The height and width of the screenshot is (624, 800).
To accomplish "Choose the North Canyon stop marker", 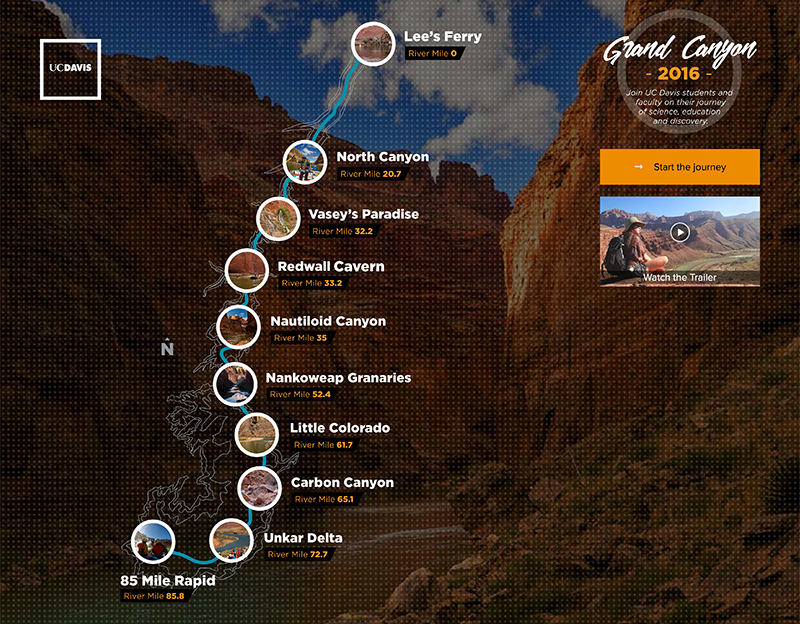I will (303, 161).
